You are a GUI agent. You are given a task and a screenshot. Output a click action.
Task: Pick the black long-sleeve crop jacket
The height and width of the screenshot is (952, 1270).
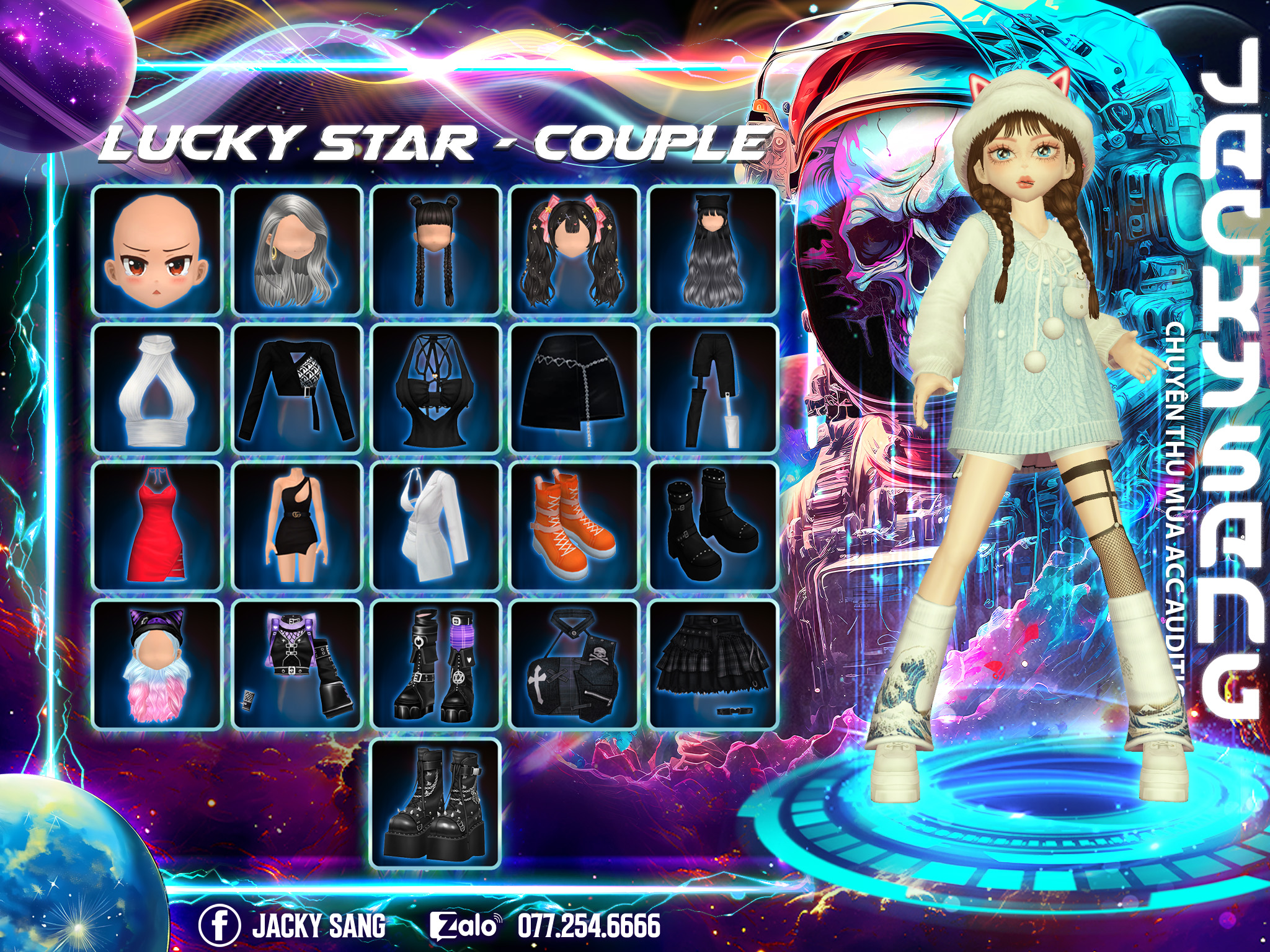point(296,389)
